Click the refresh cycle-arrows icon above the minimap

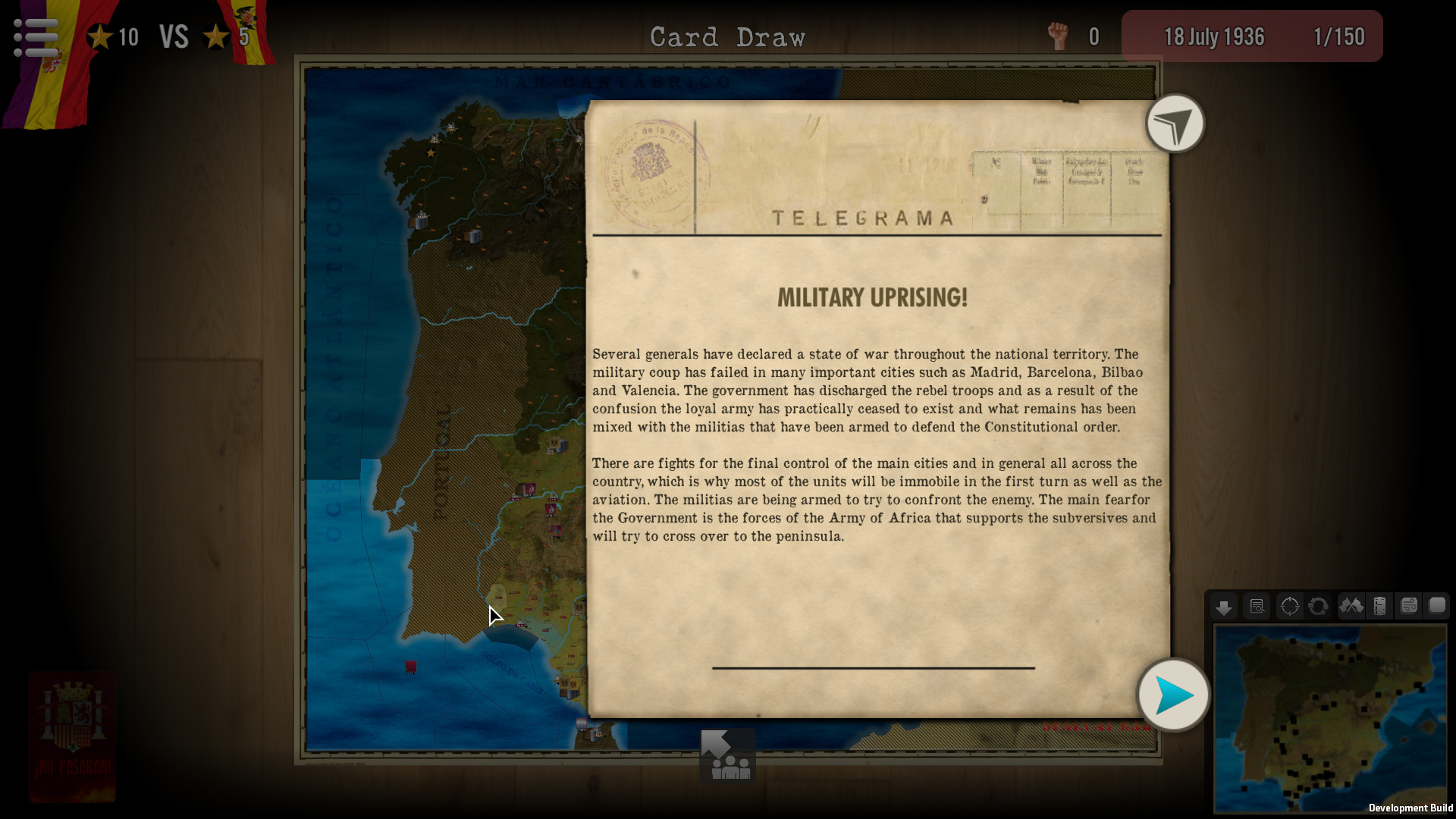coord(1319,607)
